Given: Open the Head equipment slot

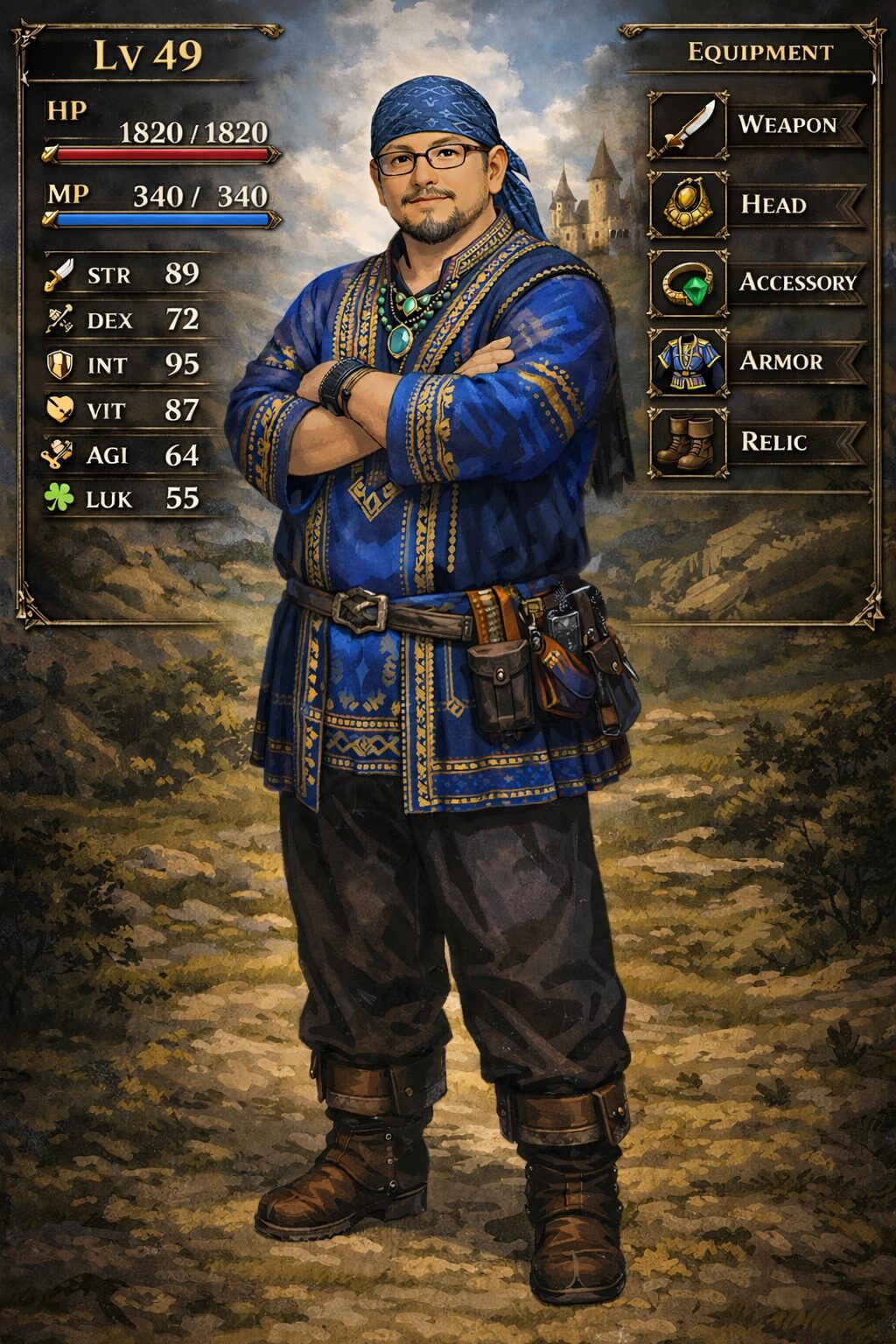Looking at the screenshot, I should (x=688, y=205).
